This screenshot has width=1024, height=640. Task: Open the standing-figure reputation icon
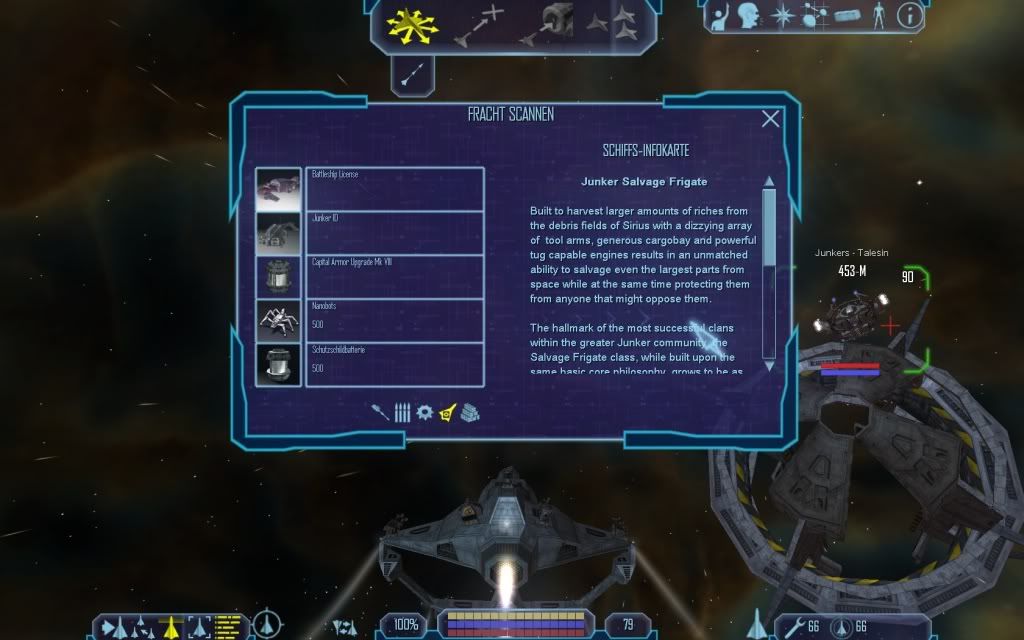pos(878,16)
